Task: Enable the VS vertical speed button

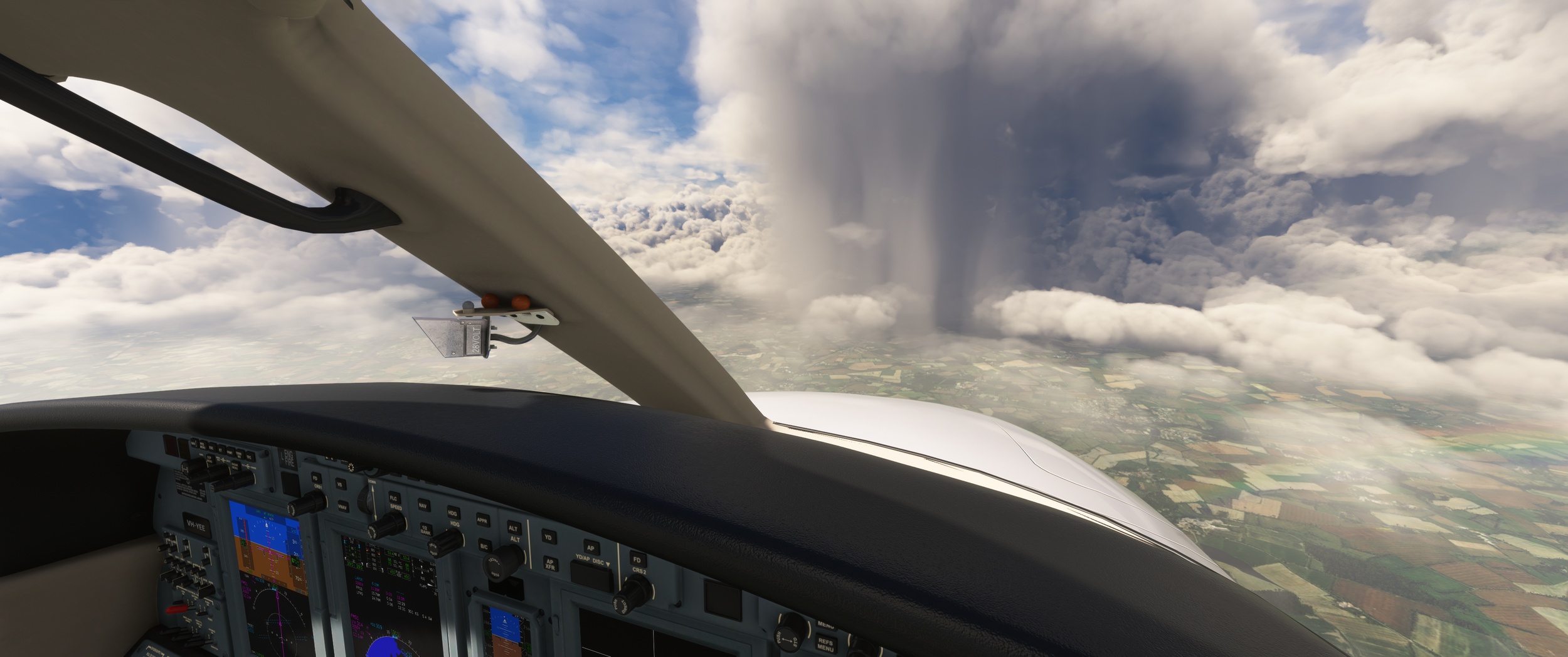Action: coord(340,484)
